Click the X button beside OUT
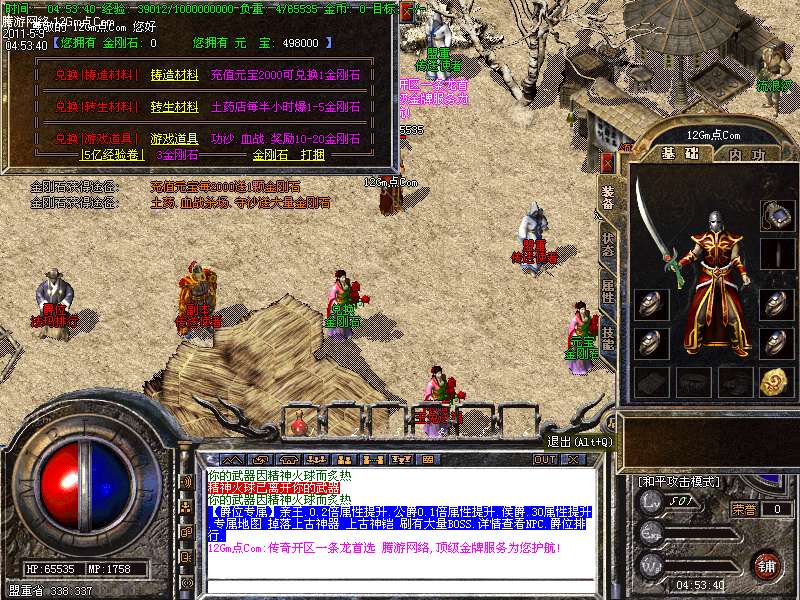 tap(572, 460)
